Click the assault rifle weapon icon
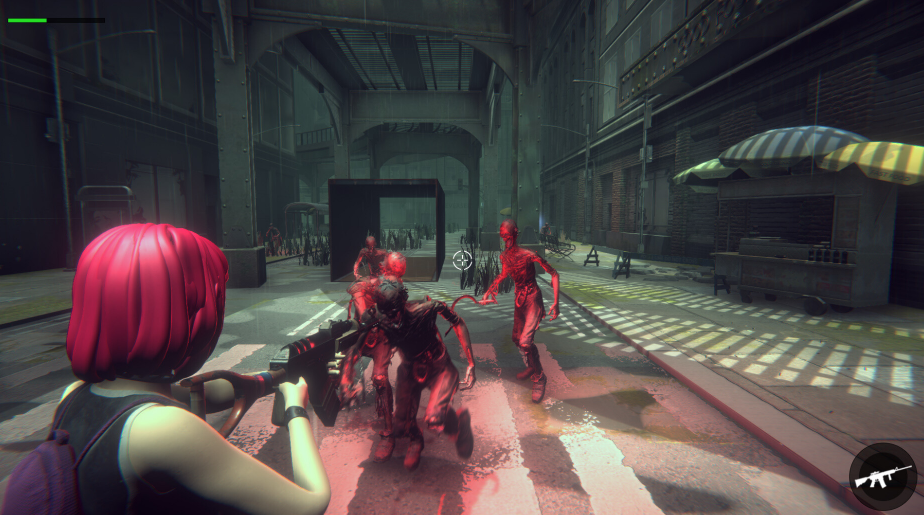This screenshot has width=924, height=515. pos(882,477)
